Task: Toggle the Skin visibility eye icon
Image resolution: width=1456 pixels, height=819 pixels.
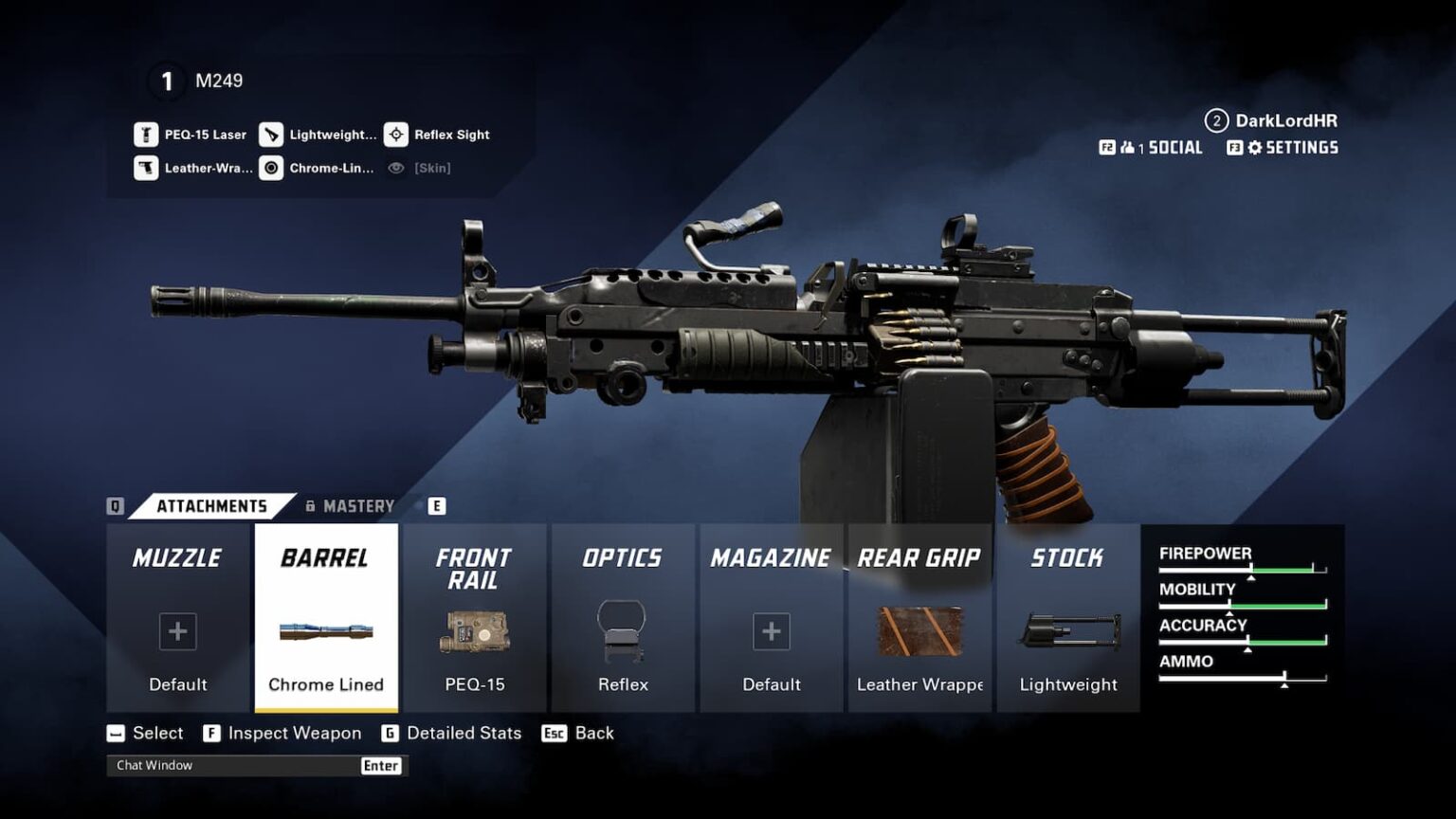Action: coord(396,168)
